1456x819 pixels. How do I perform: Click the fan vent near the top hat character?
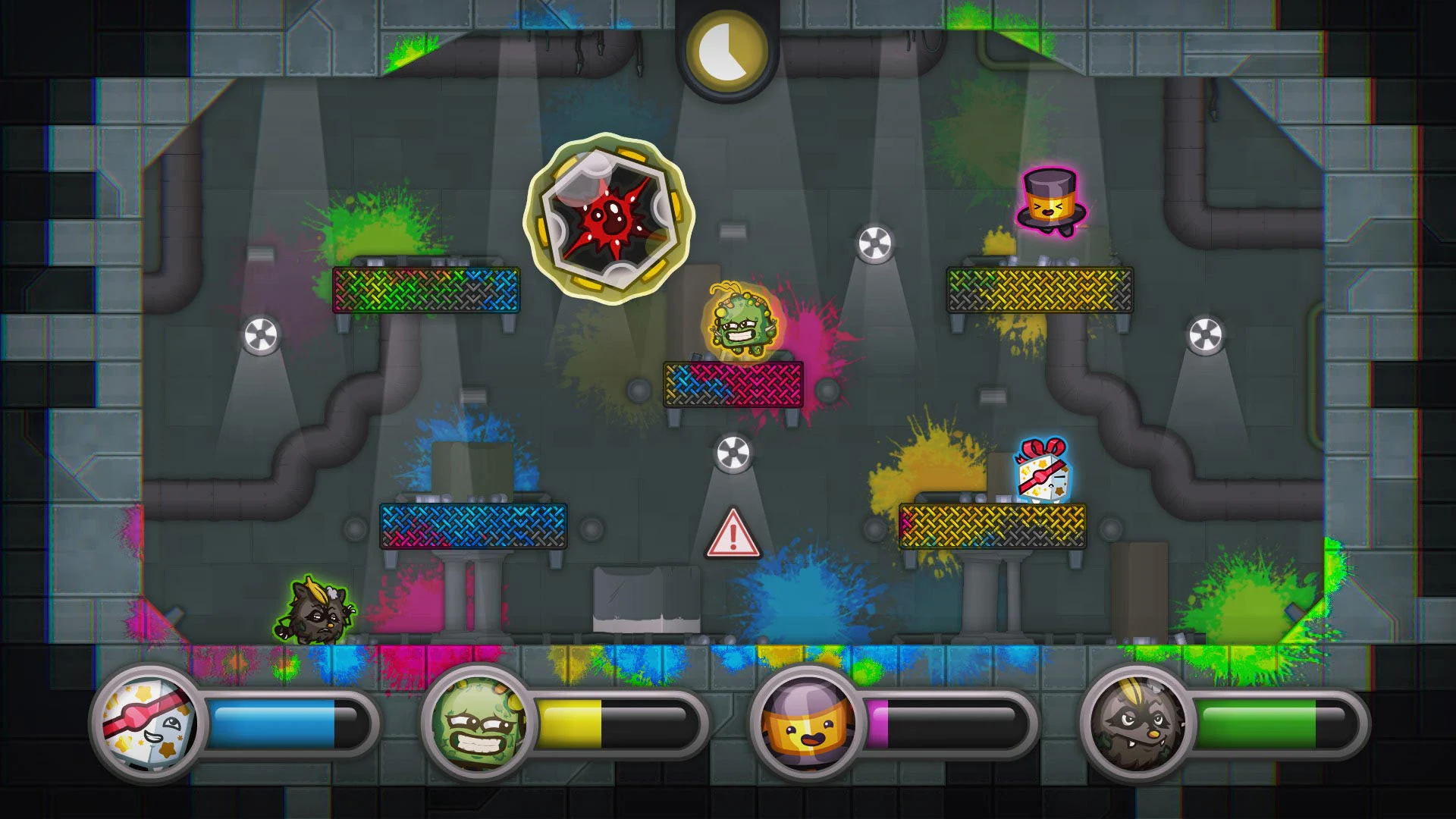(874, 243)
